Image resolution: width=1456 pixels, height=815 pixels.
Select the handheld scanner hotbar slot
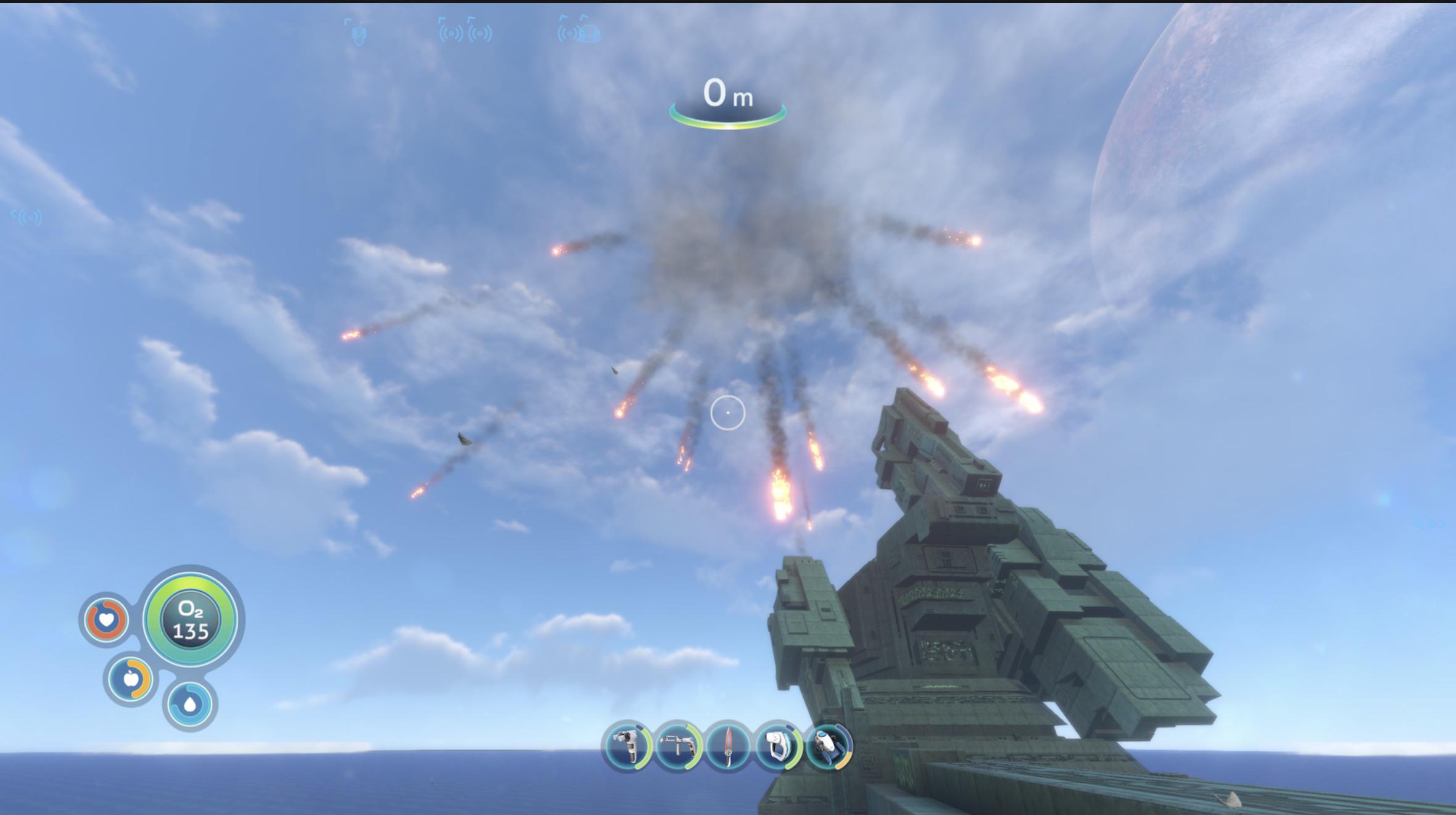tap(627, 747)
